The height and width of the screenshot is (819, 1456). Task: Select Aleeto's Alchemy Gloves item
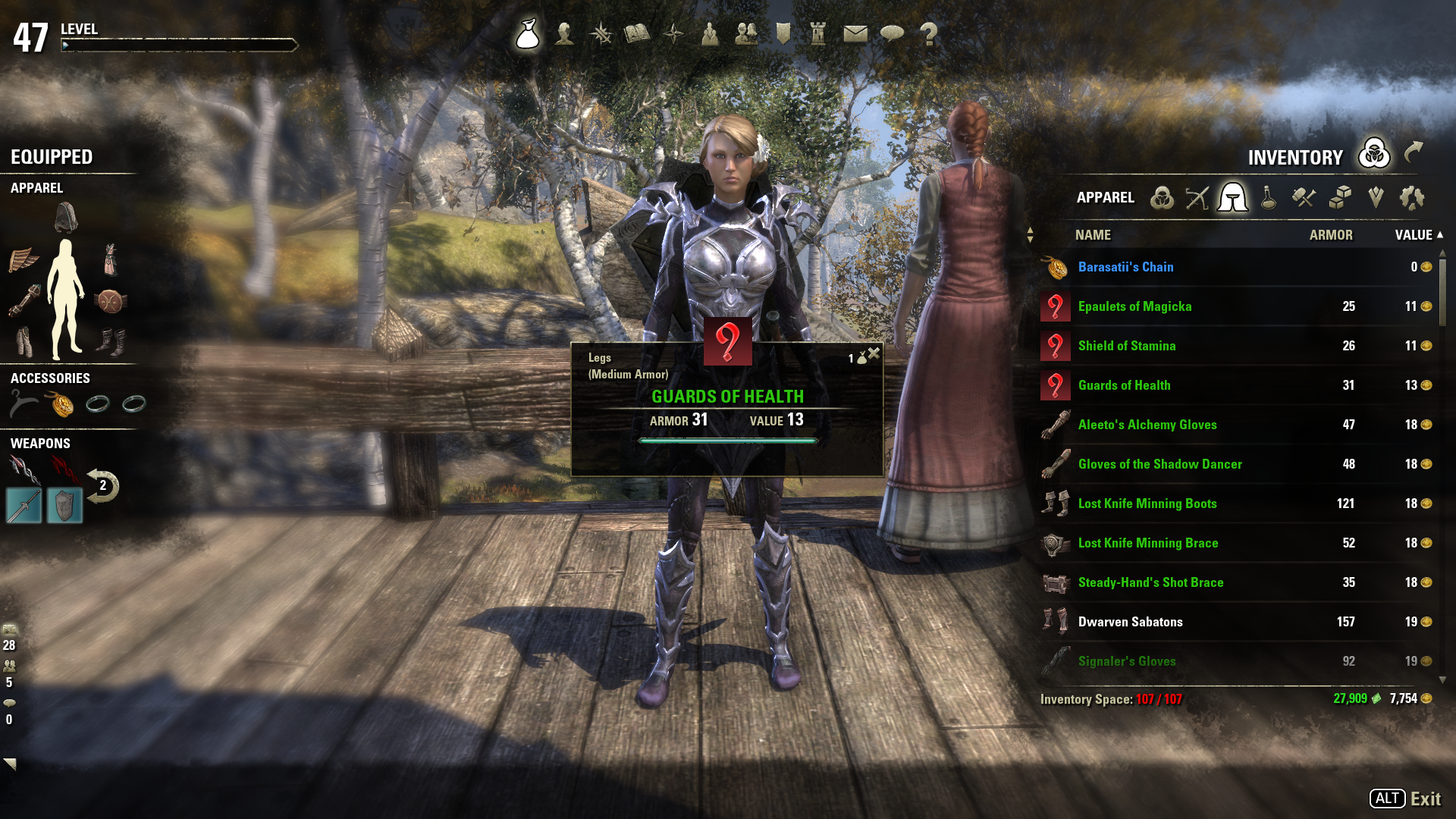tap(1147, 425)
